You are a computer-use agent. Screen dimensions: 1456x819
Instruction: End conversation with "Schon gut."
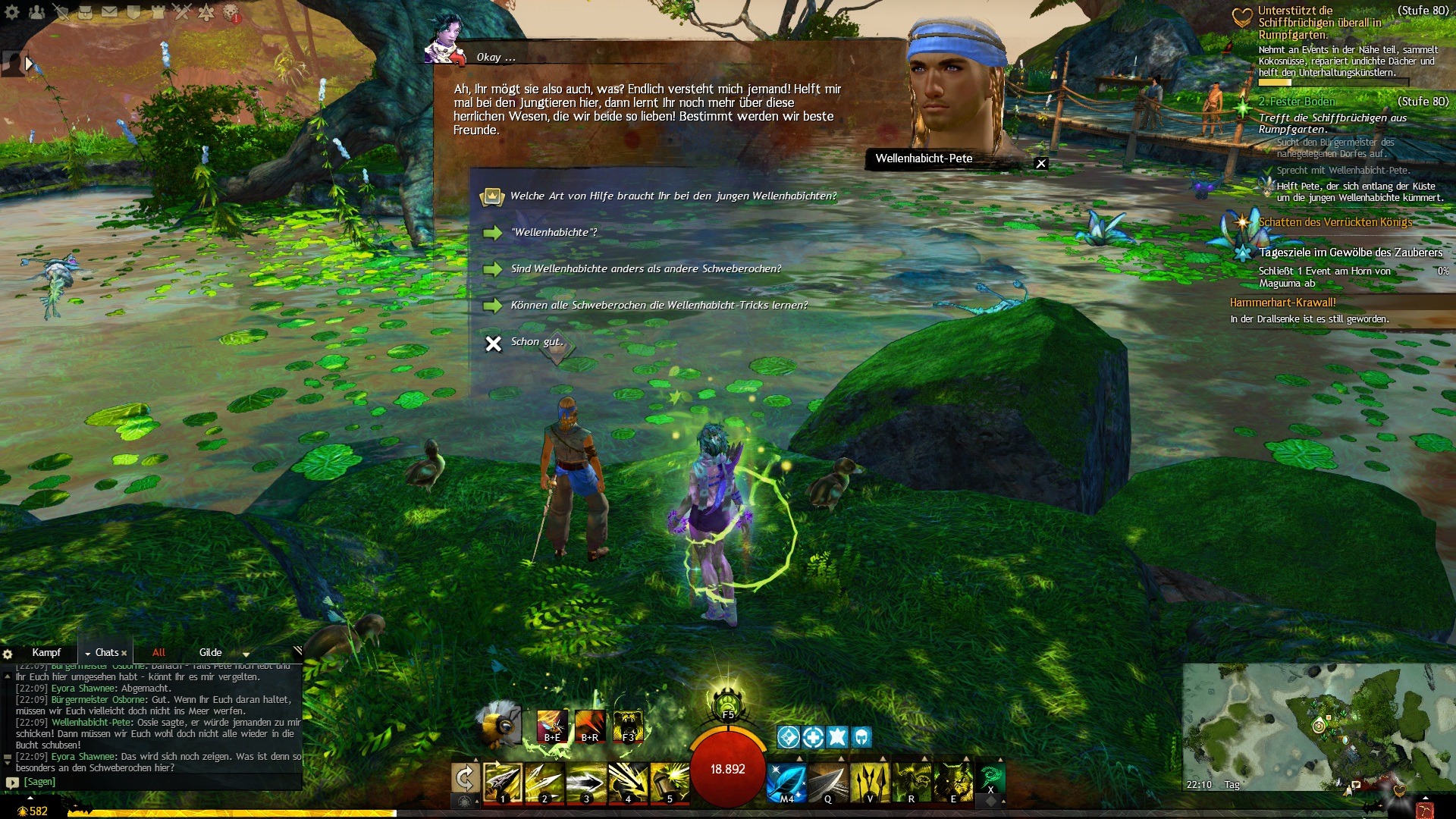(536, 343)
